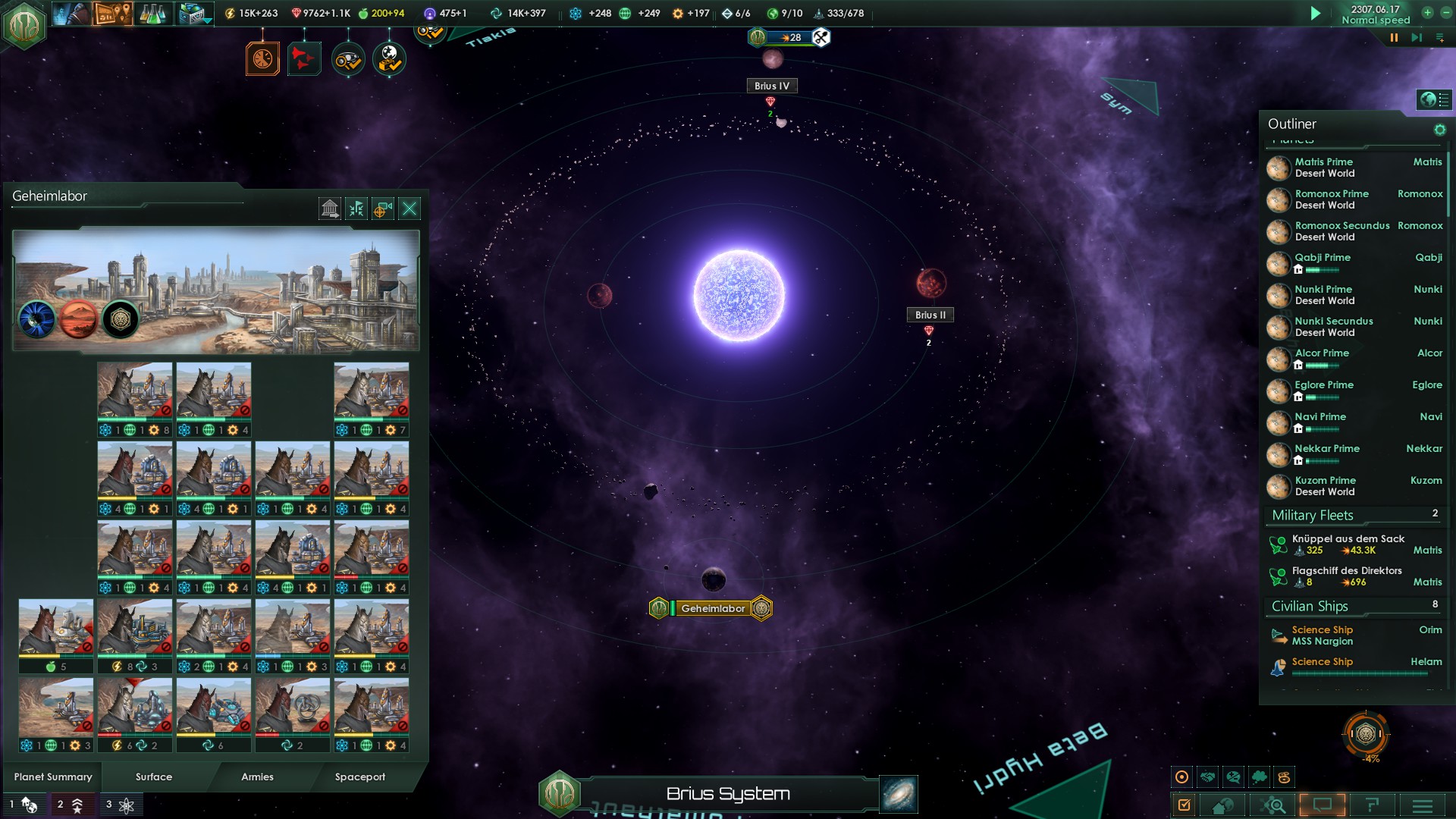This screenshot has width=1456, height=819.
Task: Close the Geheimlabor planet panel
Action: (409, 209)
